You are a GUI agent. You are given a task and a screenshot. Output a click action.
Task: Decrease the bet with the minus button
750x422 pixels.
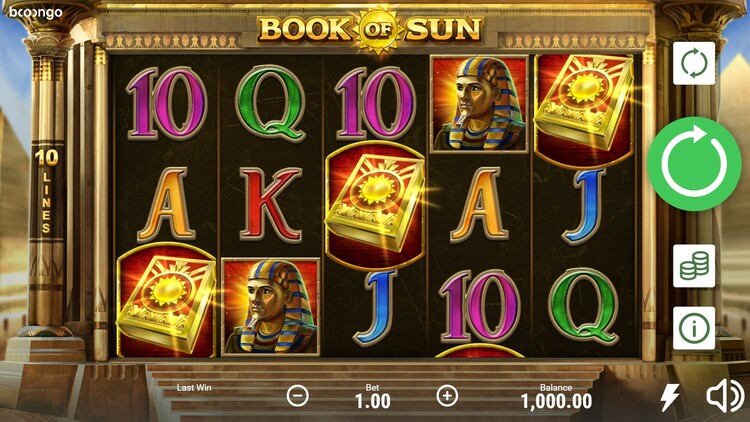298,395
